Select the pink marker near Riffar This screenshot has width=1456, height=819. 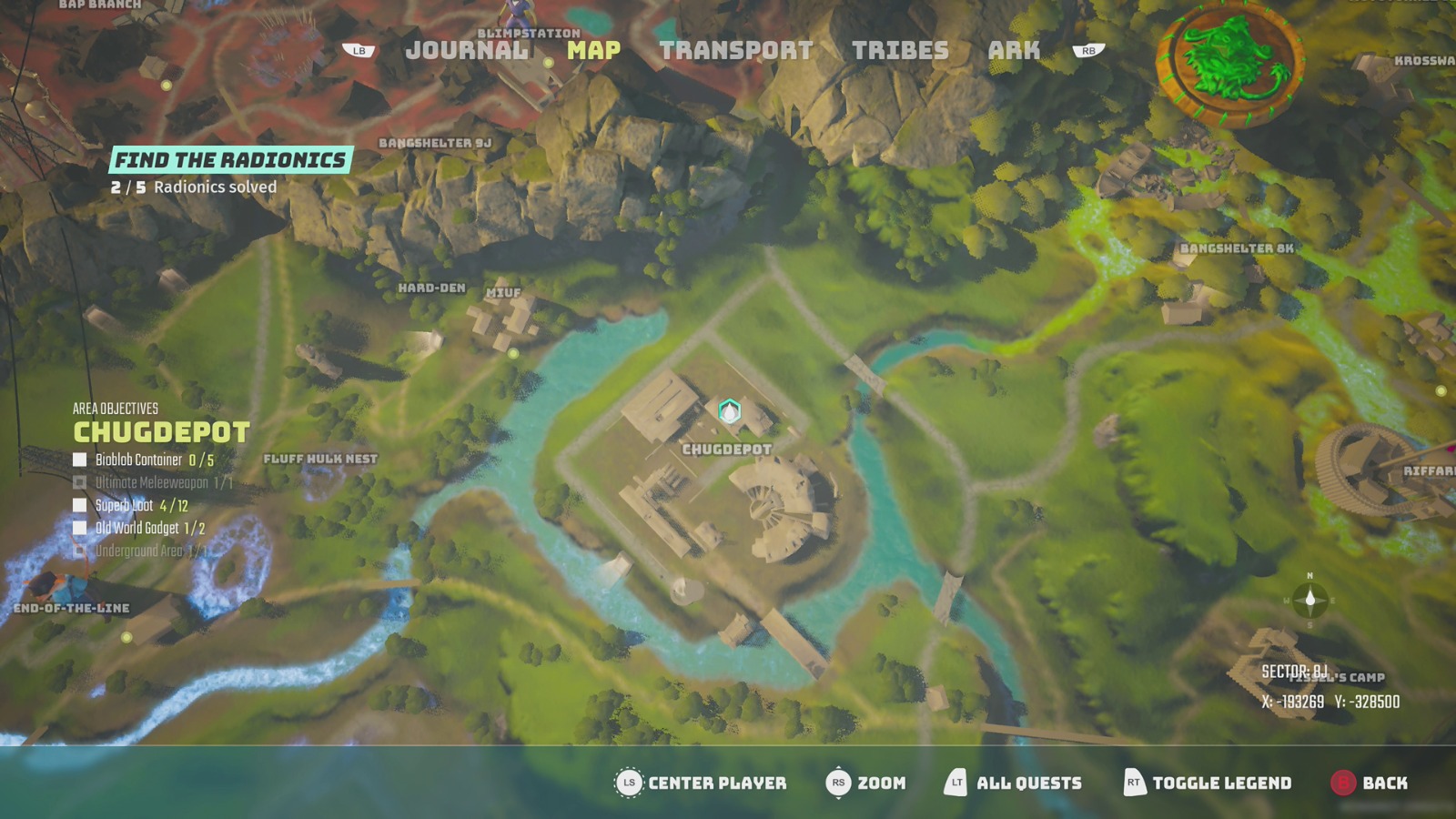(x=1450, y=448)
